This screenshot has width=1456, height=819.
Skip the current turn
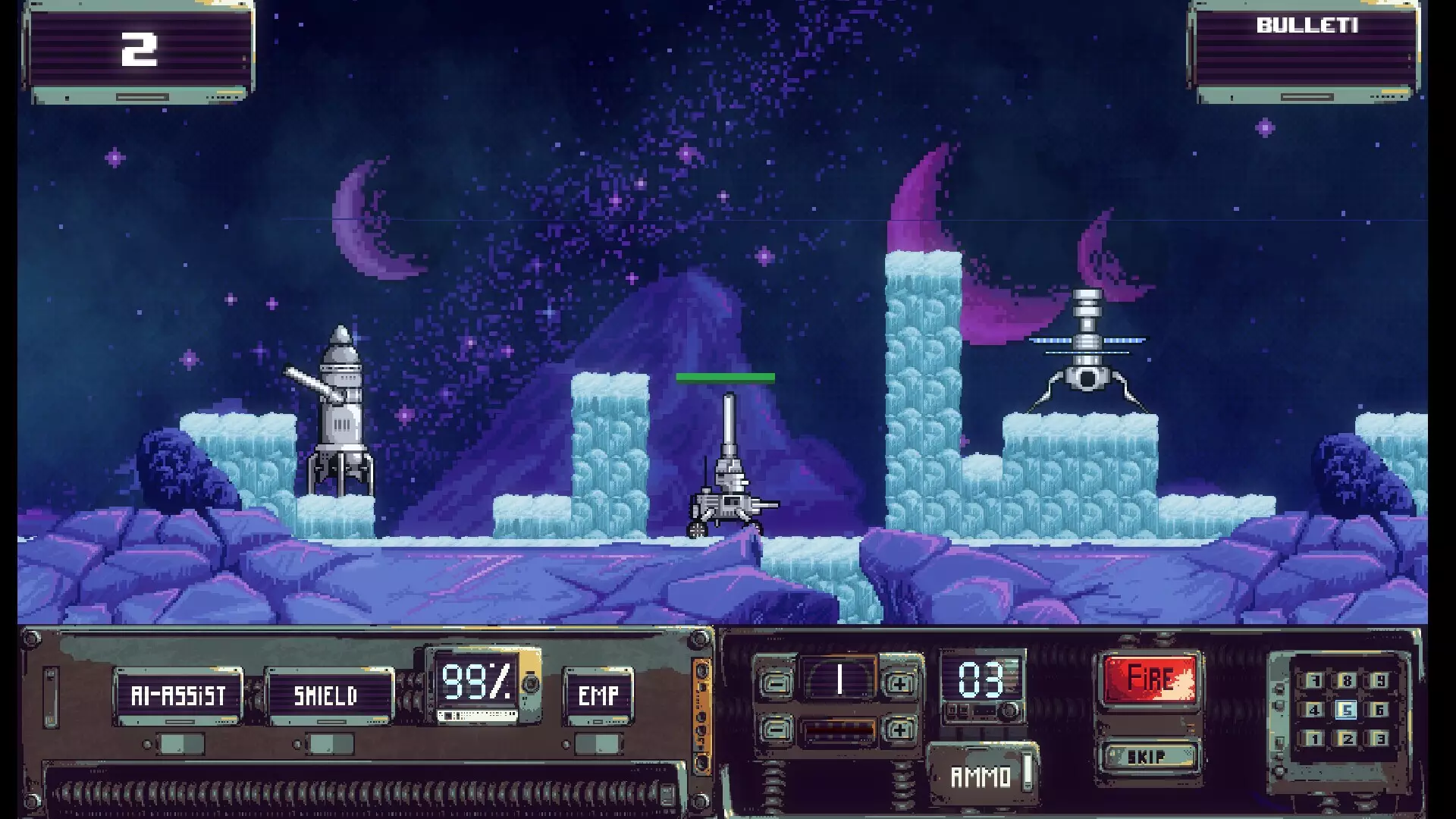pyautogui.click(x=1147, y=757)
